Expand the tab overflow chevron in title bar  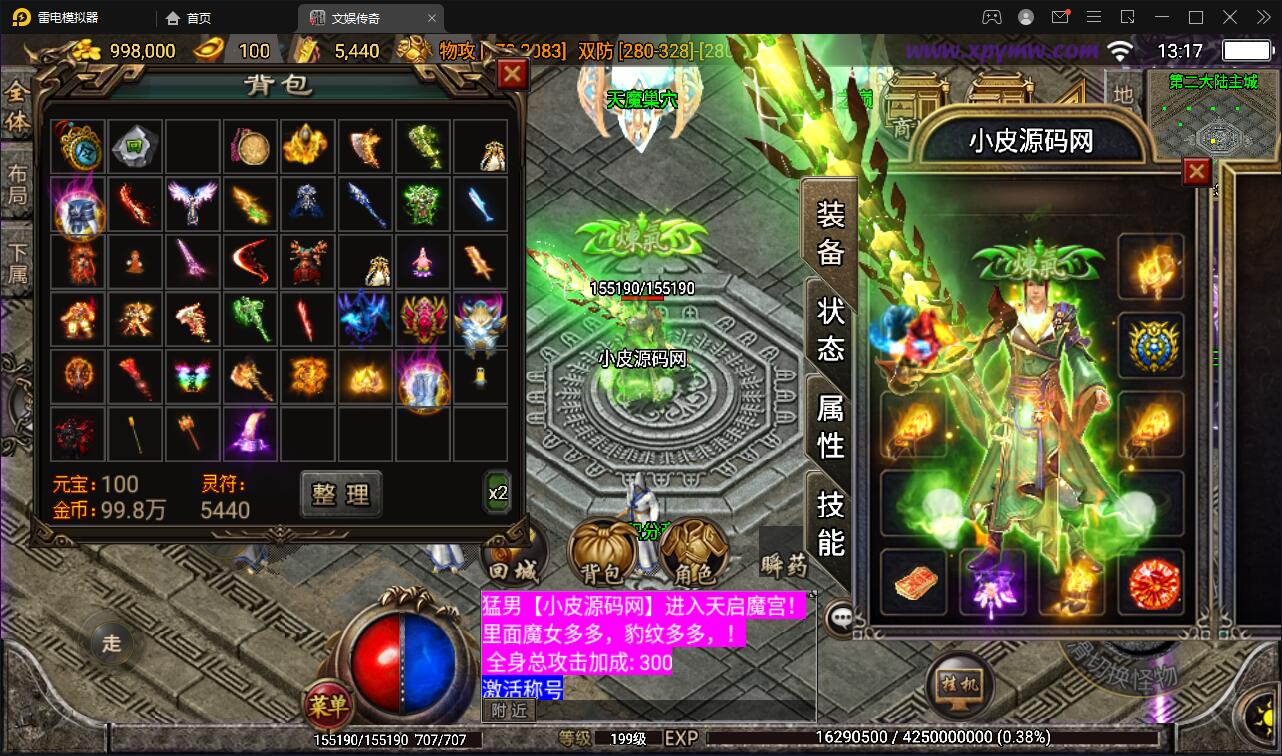1264,17
